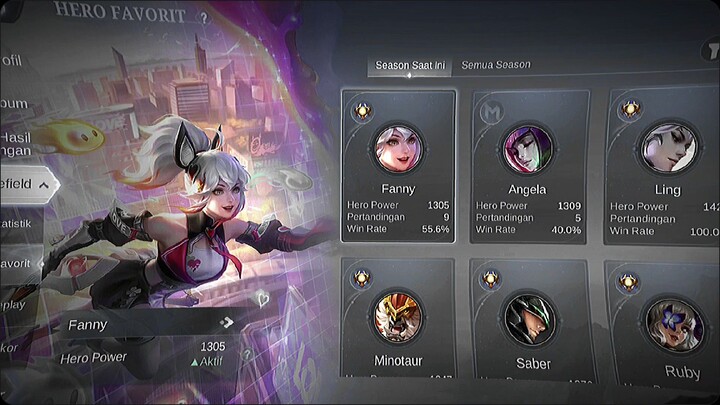This screenshot has width=720, height=405.
Task: Open the Album sidebar tab
Action: (x=15, y=102)
